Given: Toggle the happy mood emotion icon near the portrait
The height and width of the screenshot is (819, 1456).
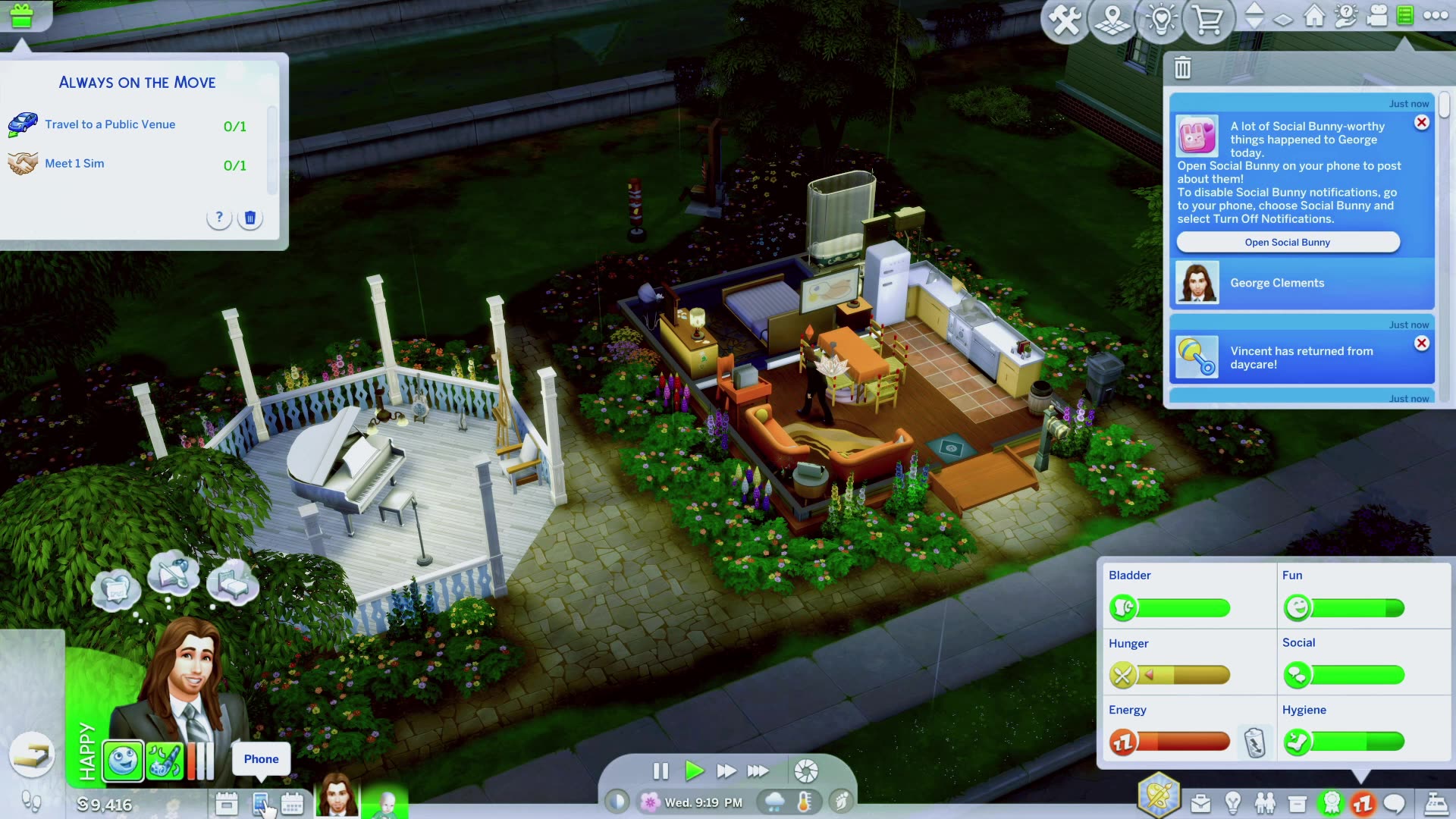Looking at the screenshot, I should coord(122,761).
